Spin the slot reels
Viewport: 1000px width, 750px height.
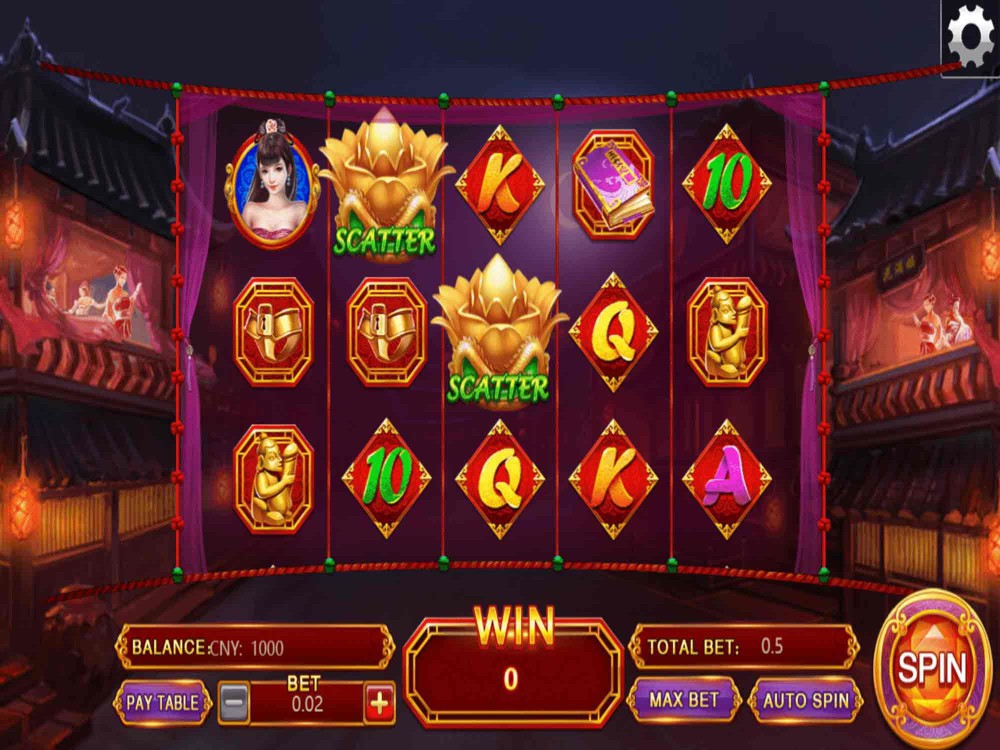click(932, 668)
